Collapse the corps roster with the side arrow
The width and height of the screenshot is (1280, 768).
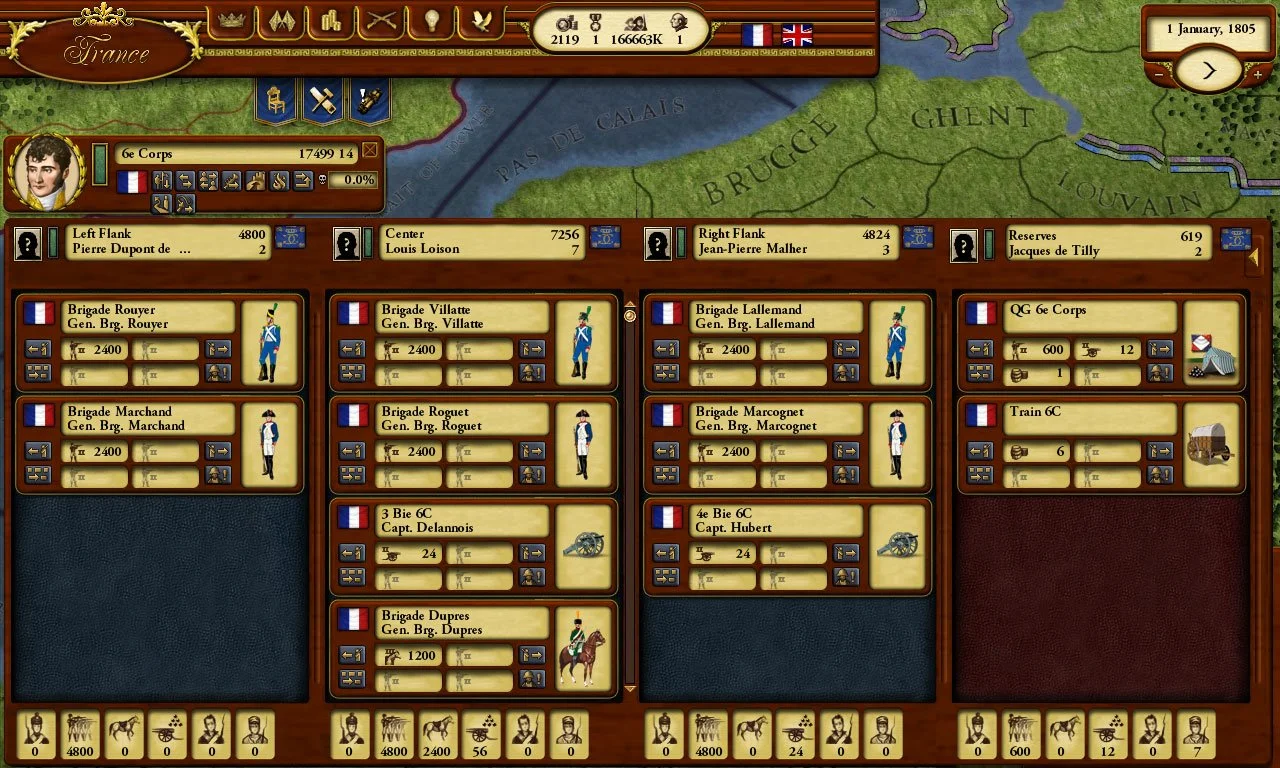pos(1254,258)
